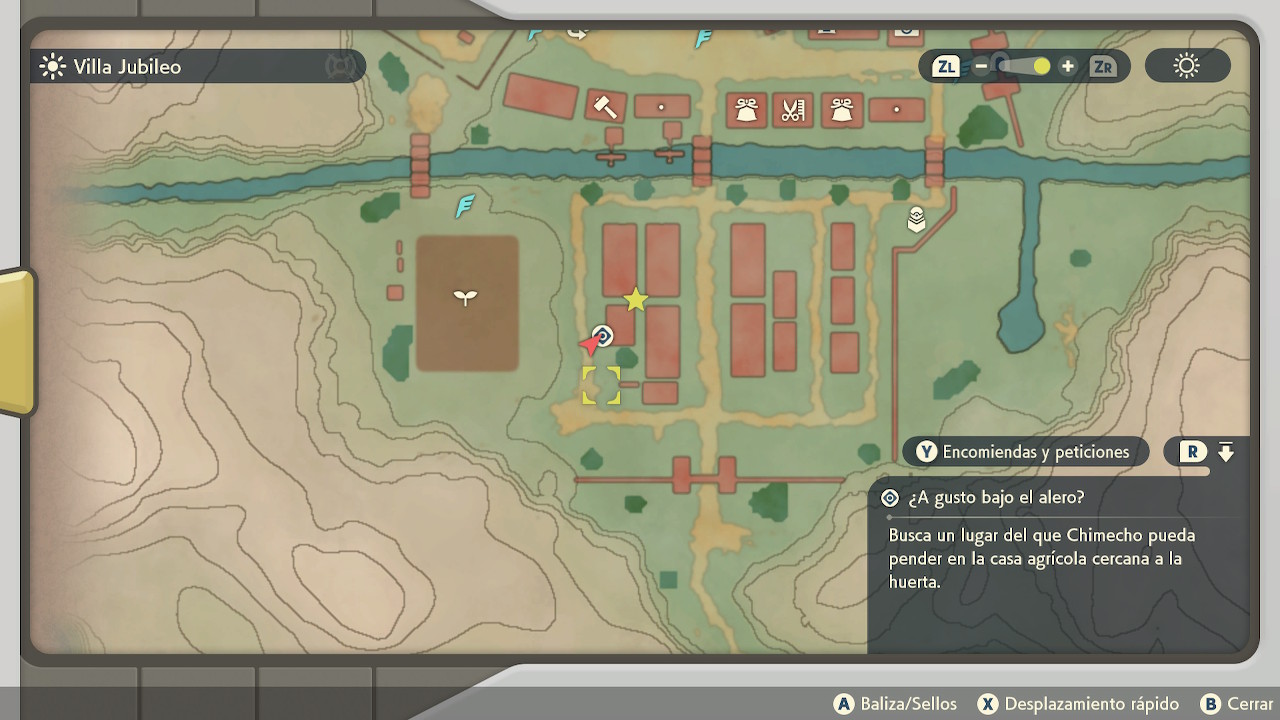The height and width of the screenshot is (720, 1280).
Task: Click the yellow zoom slider knob
Action: click(x=1042, y=67)
